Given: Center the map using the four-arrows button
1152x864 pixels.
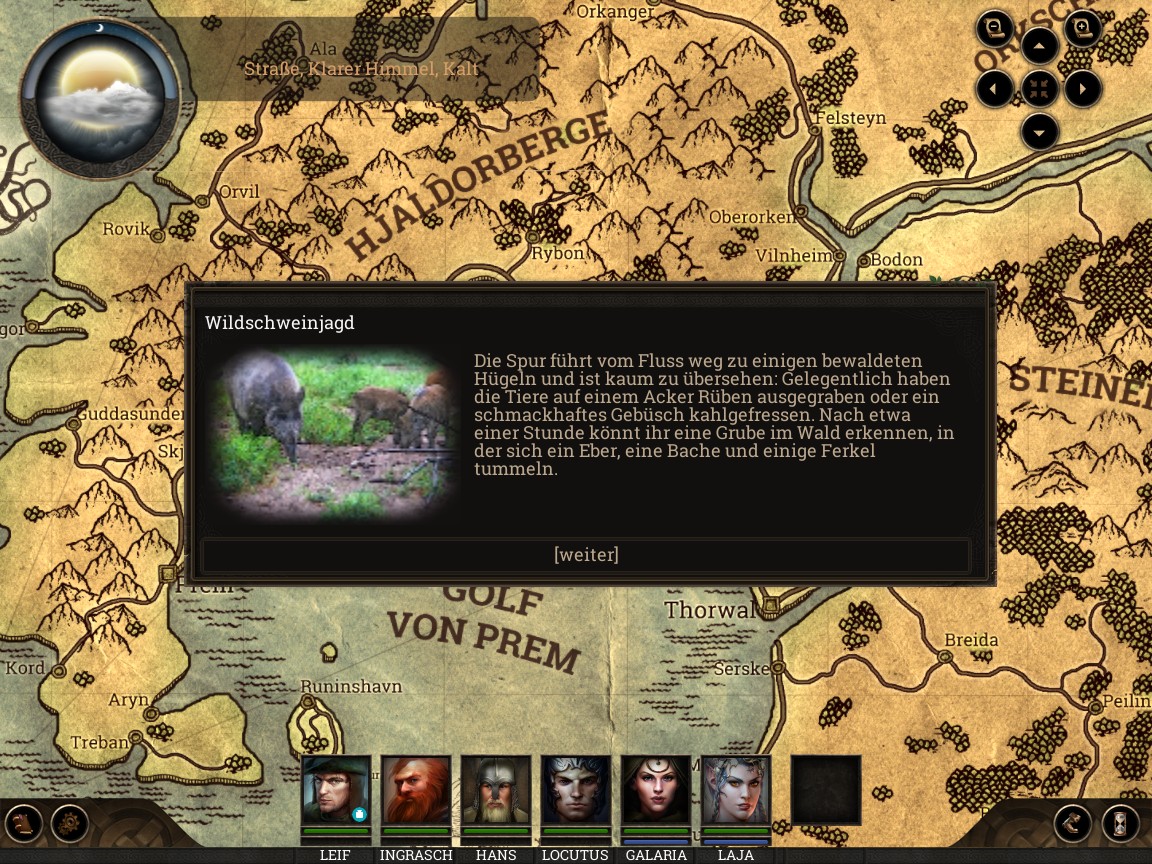Looking at the screenshot, I should pos(1040,89).
